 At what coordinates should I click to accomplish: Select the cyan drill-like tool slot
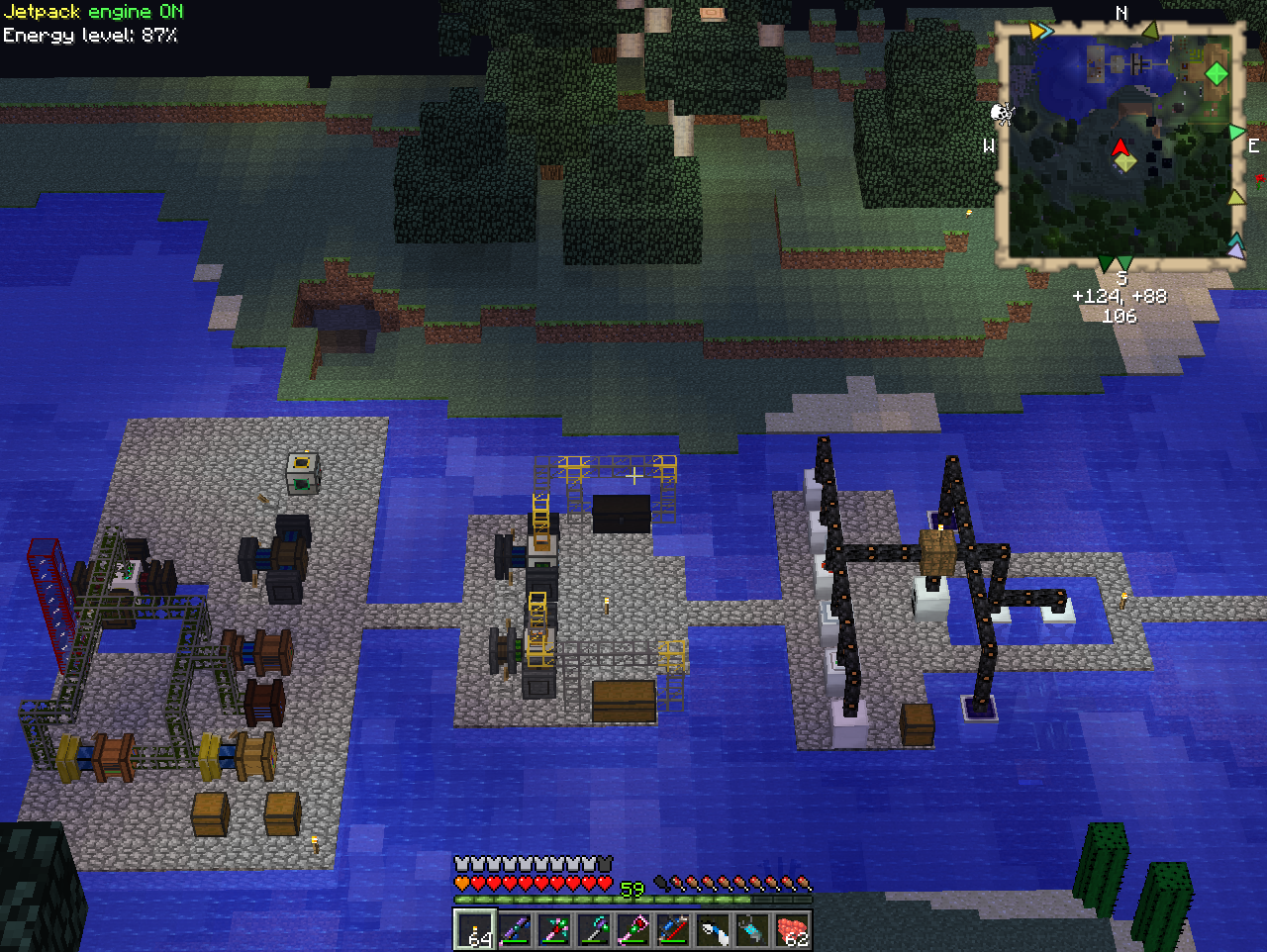tap(752, 930)
